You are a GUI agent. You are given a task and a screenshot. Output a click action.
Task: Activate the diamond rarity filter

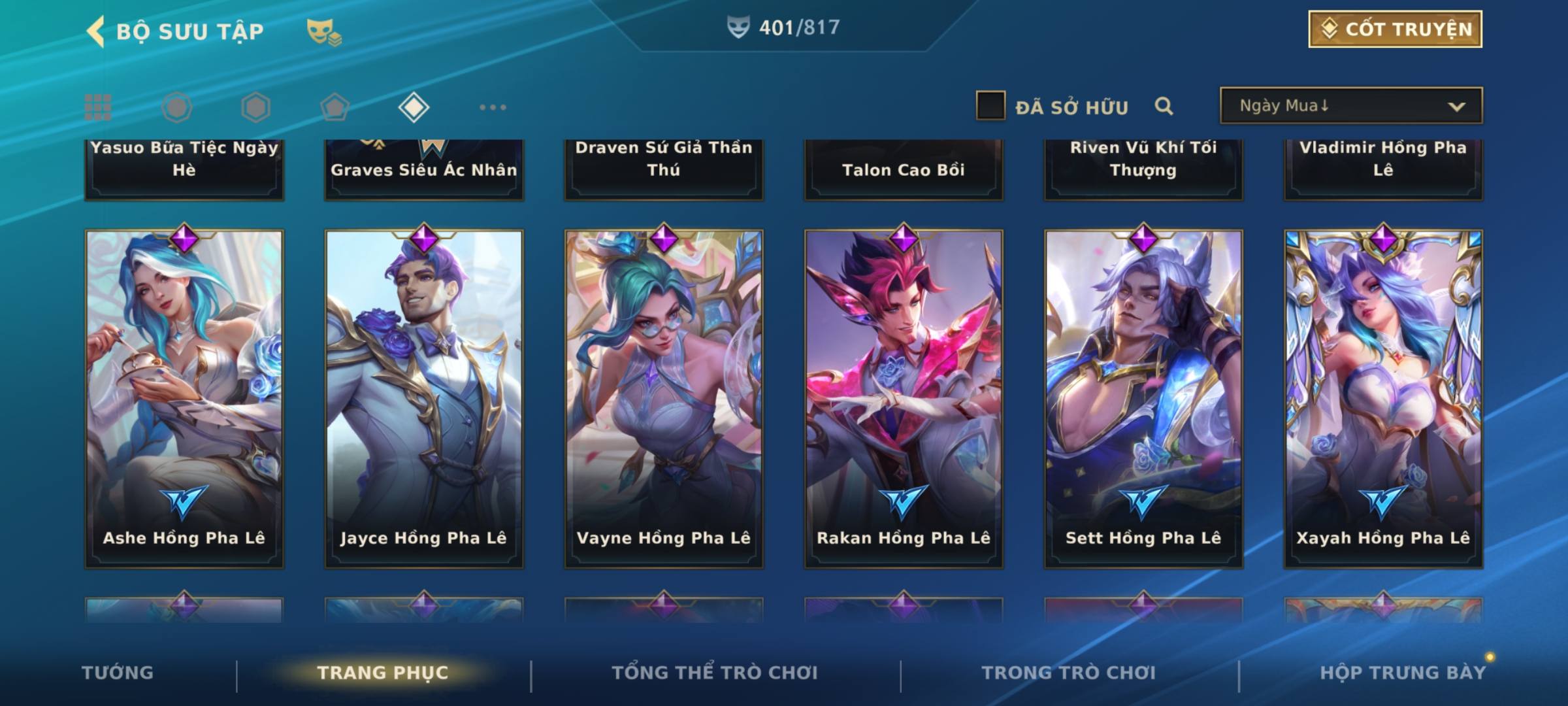(414, 107)
